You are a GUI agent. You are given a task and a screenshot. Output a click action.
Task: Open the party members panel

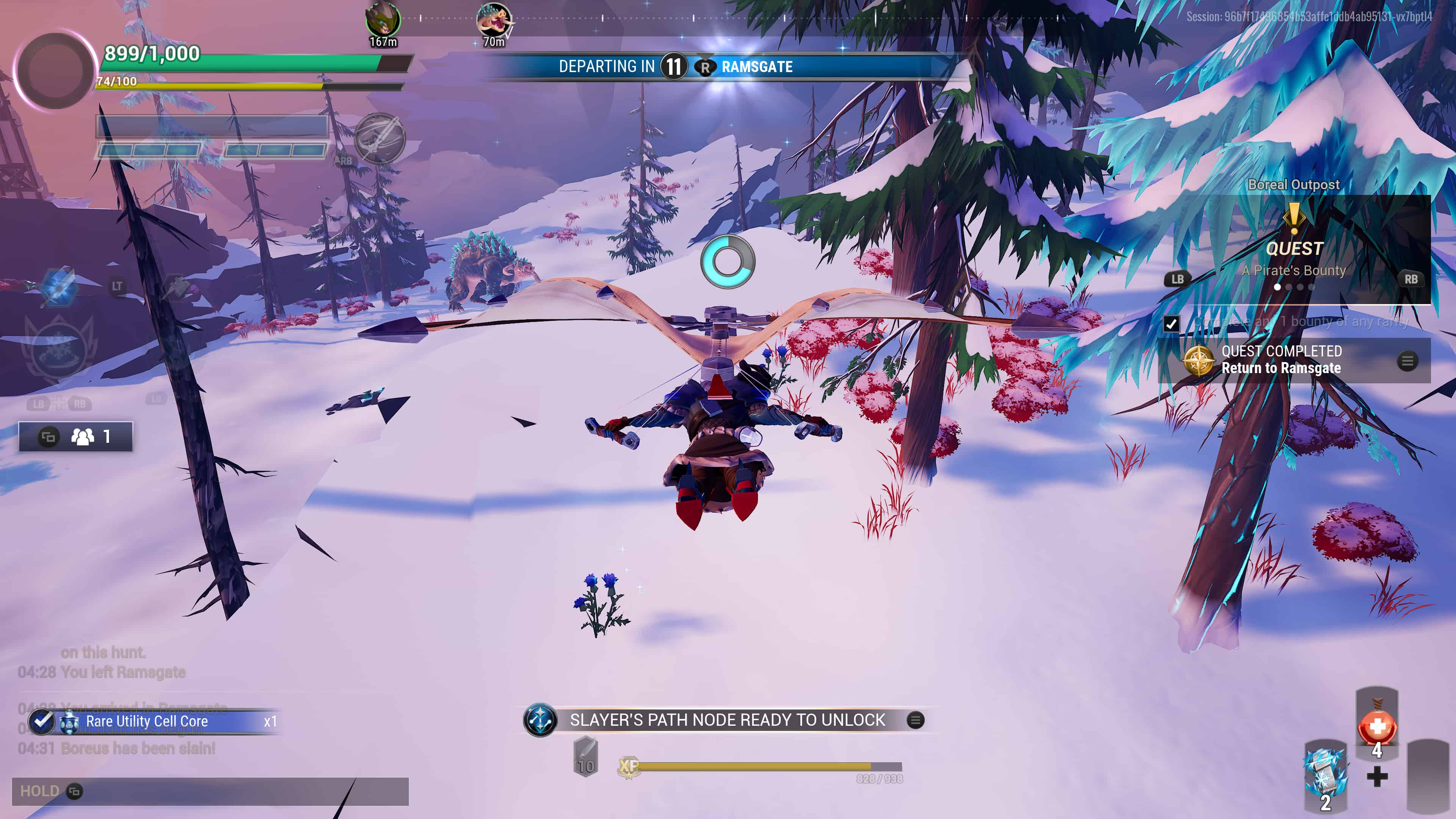[76, 436]
